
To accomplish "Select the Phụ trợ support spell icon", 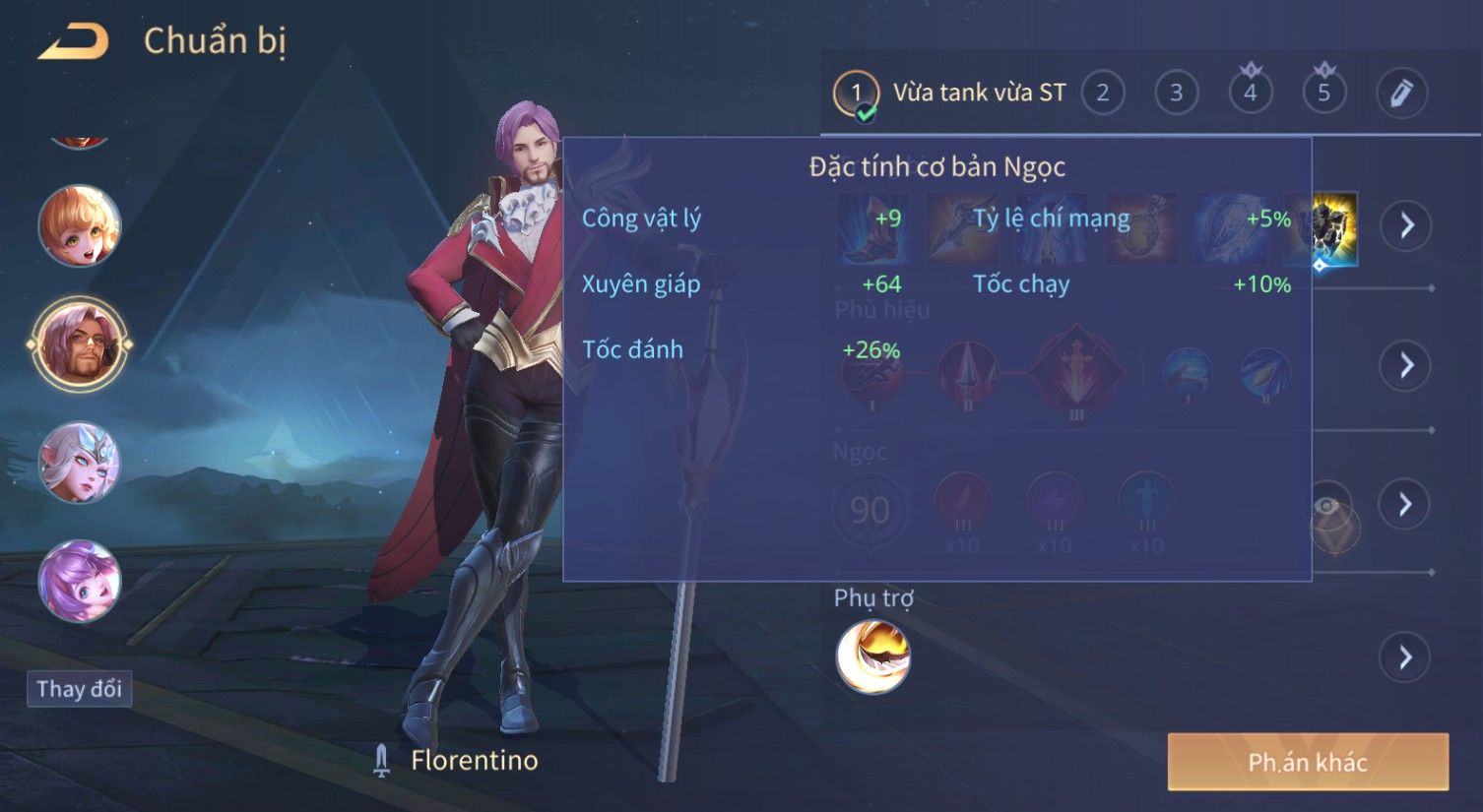I will tap(872, 656).
